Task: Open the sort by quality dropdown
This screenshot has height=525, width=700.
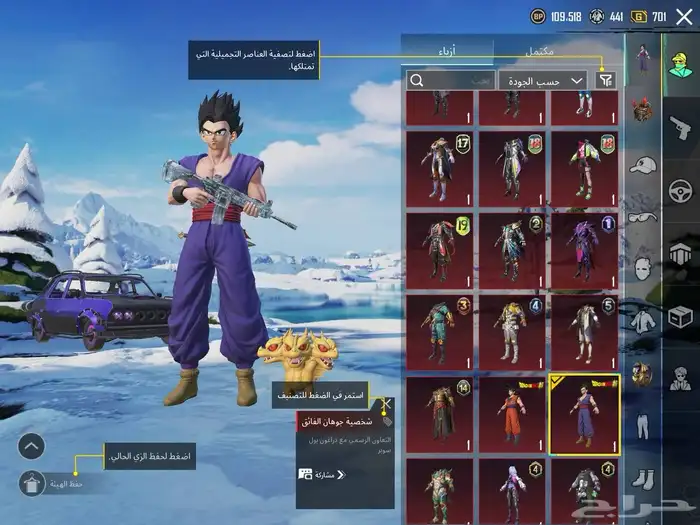Action: tap(543, 80)
